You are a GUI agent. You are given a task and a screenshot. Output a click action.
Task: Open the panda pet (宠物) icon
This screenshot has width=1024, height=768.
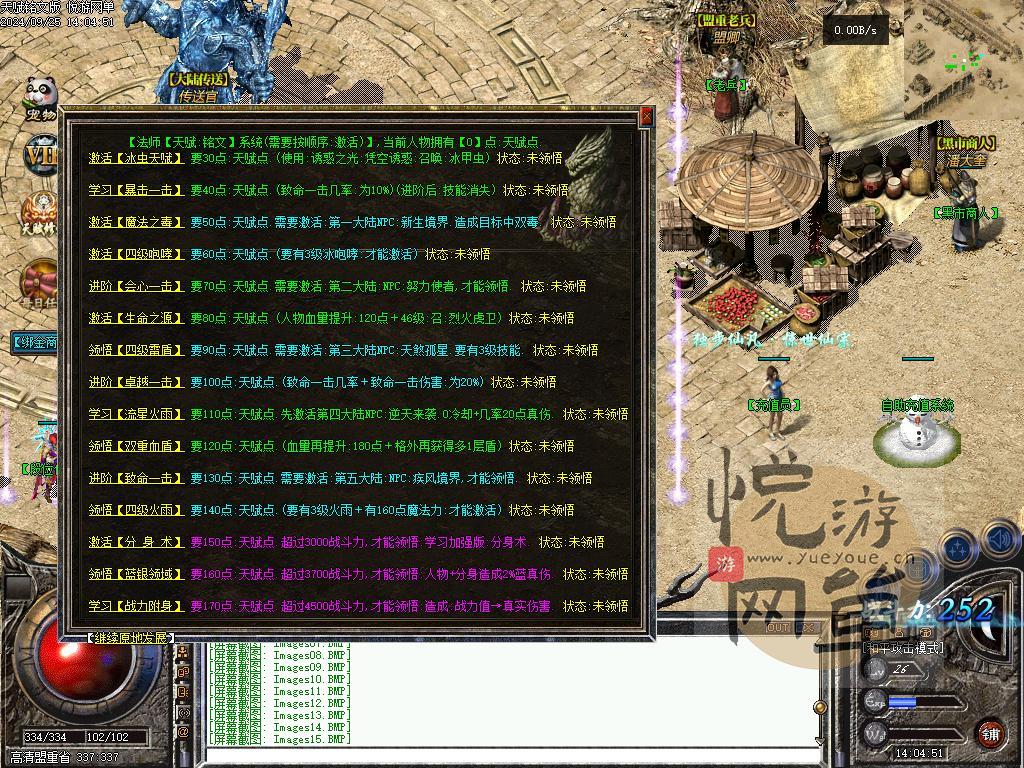click(x=41, y=98)
